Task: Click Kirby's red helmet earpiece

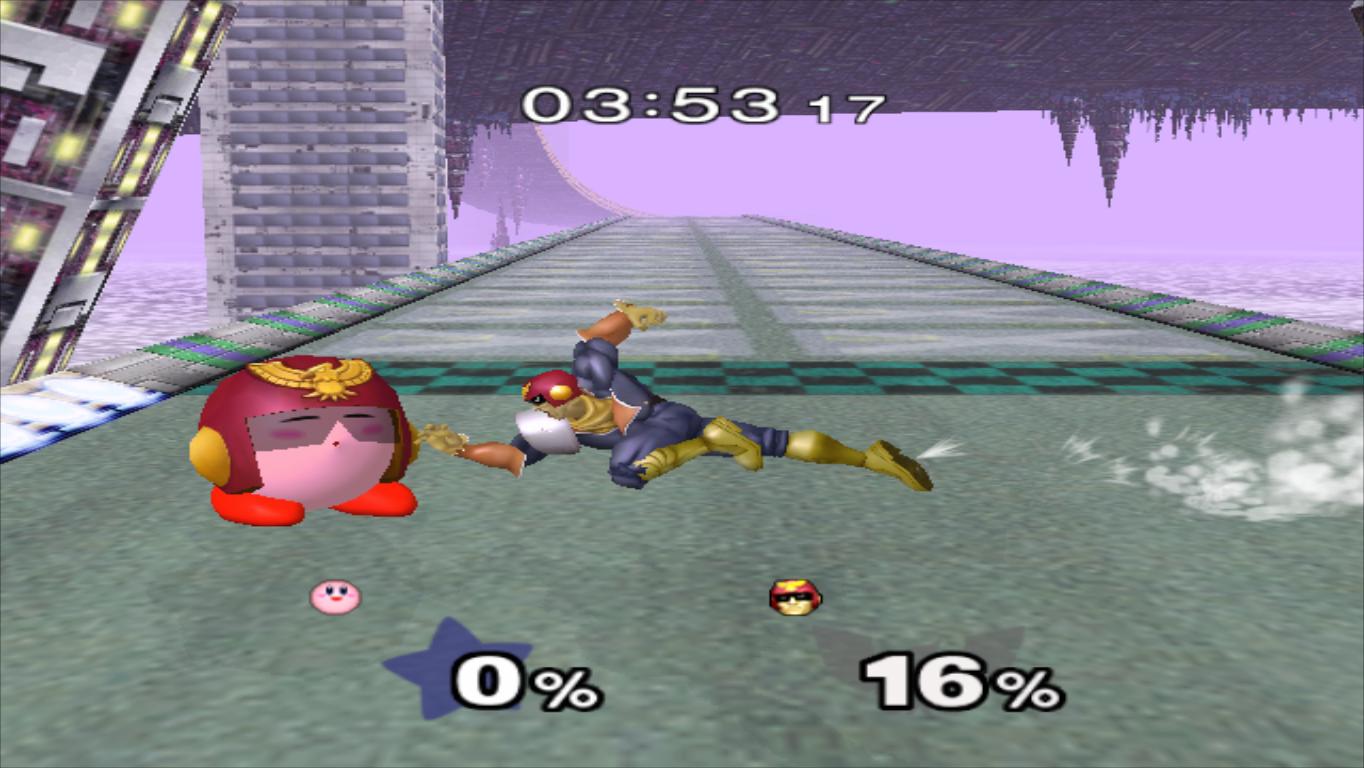Action: [206, 455]
